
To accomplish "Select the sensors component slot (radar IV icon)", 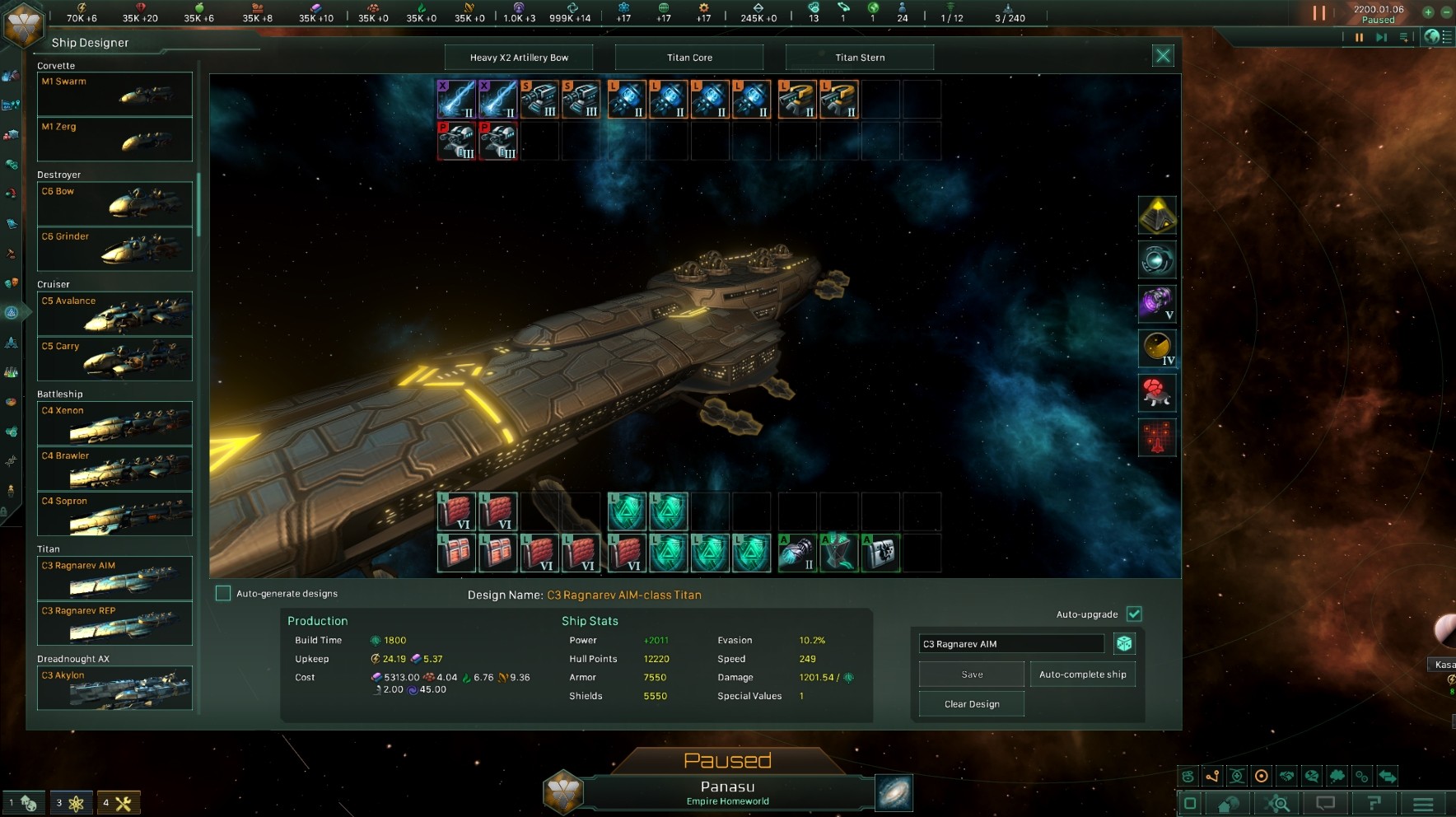I will 1157,348.
